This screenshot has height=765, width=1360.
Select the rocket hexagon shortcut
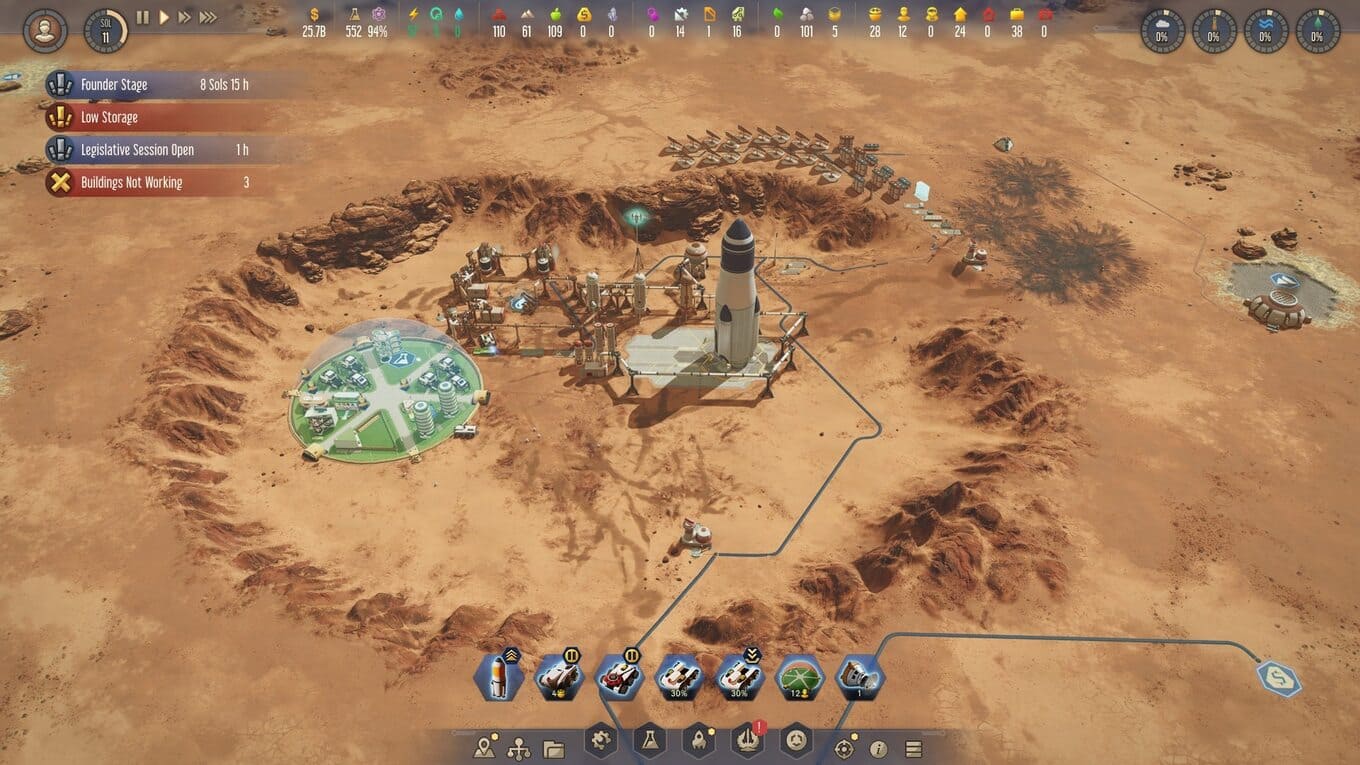coord(499,677)
